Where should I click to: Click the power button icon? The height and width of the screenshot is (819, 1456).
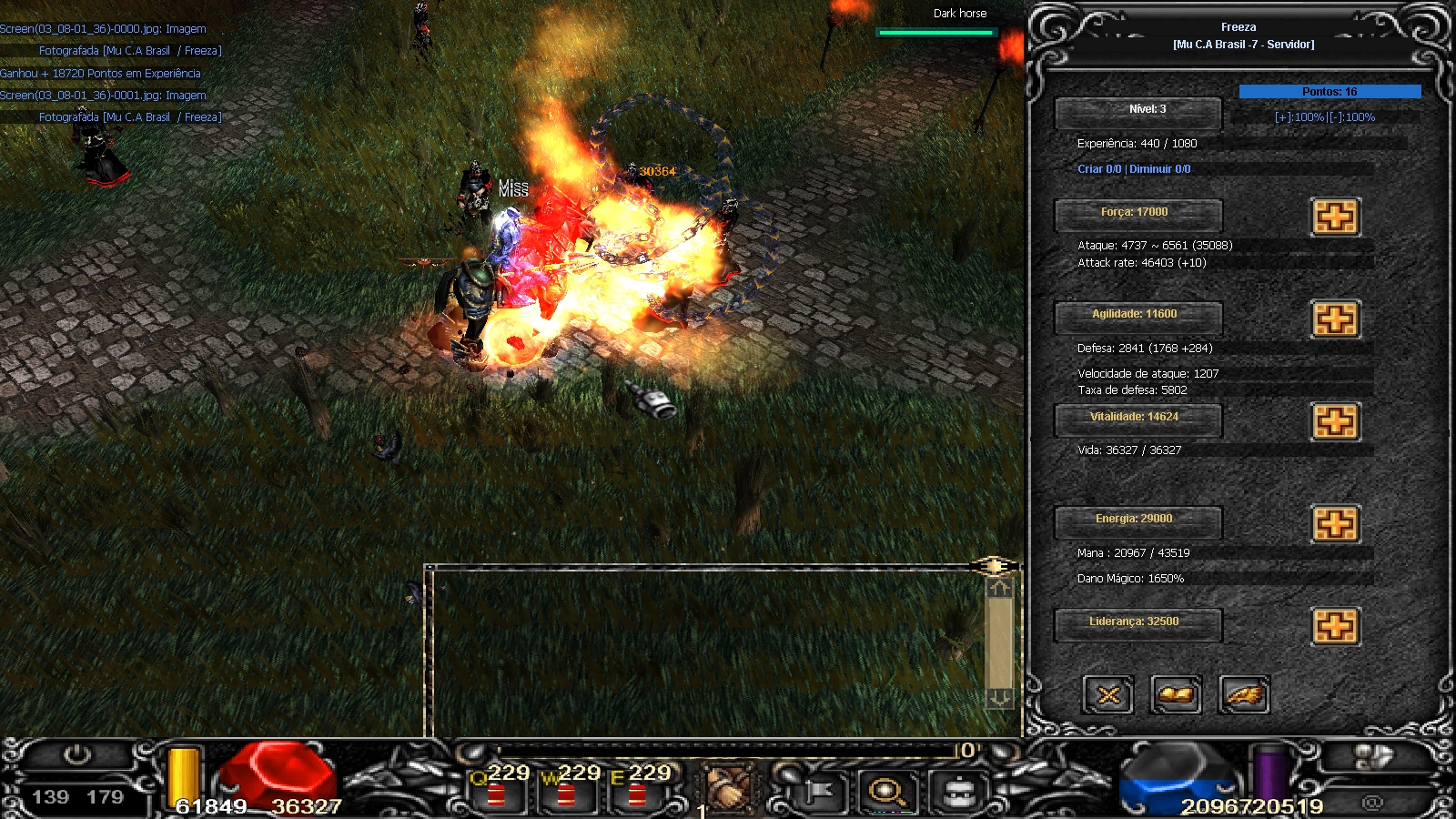77,755
